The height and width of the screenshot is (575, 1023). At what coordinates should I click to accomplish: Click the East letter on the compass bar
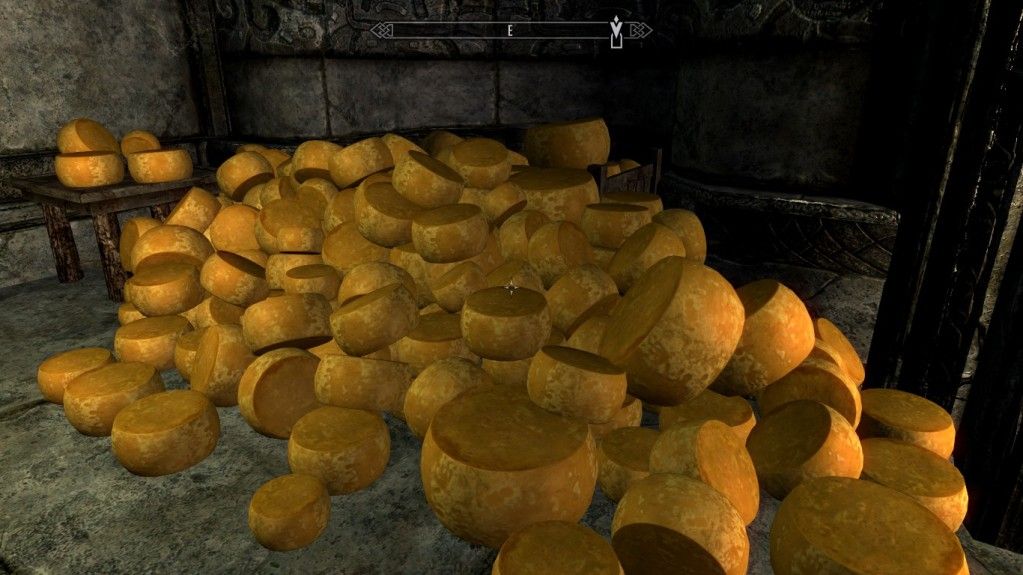coord(509,30)
